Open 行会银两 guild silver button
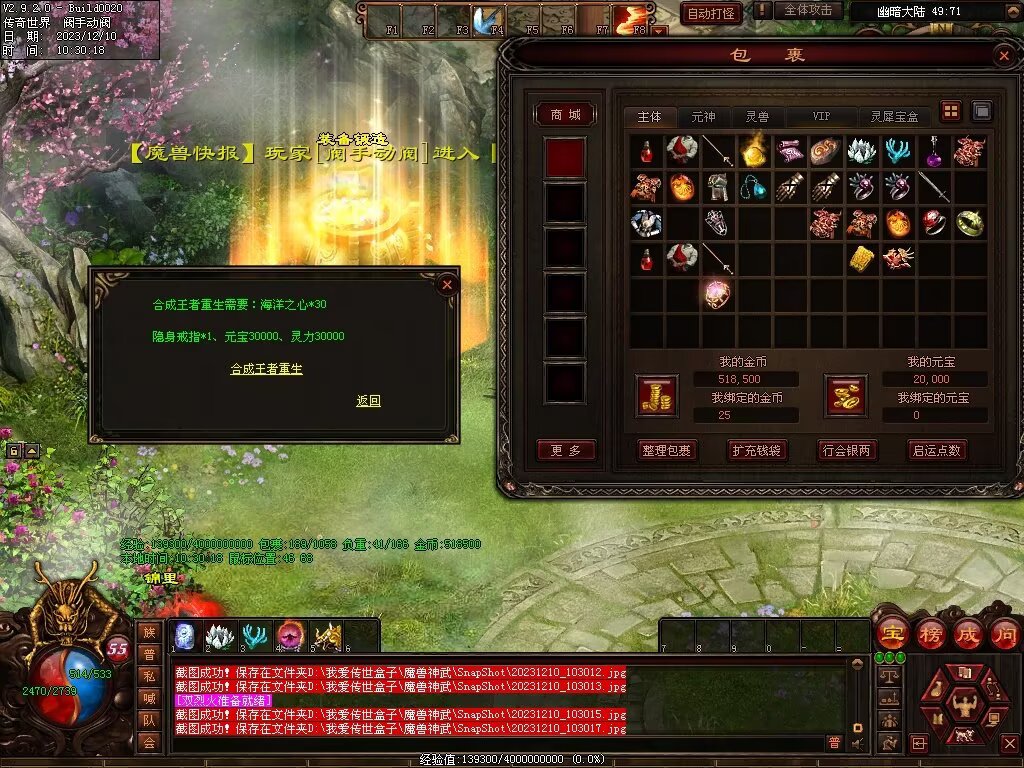The image size is (1024, 768). pyautogui.click(x=846, y=451)
